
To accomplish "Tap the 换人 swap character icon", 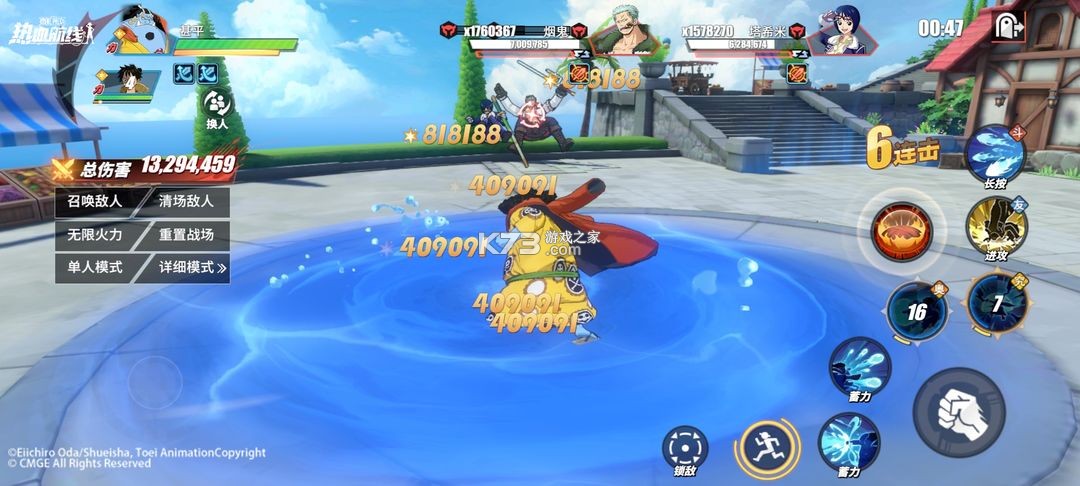I will click(x=218, y=107).
